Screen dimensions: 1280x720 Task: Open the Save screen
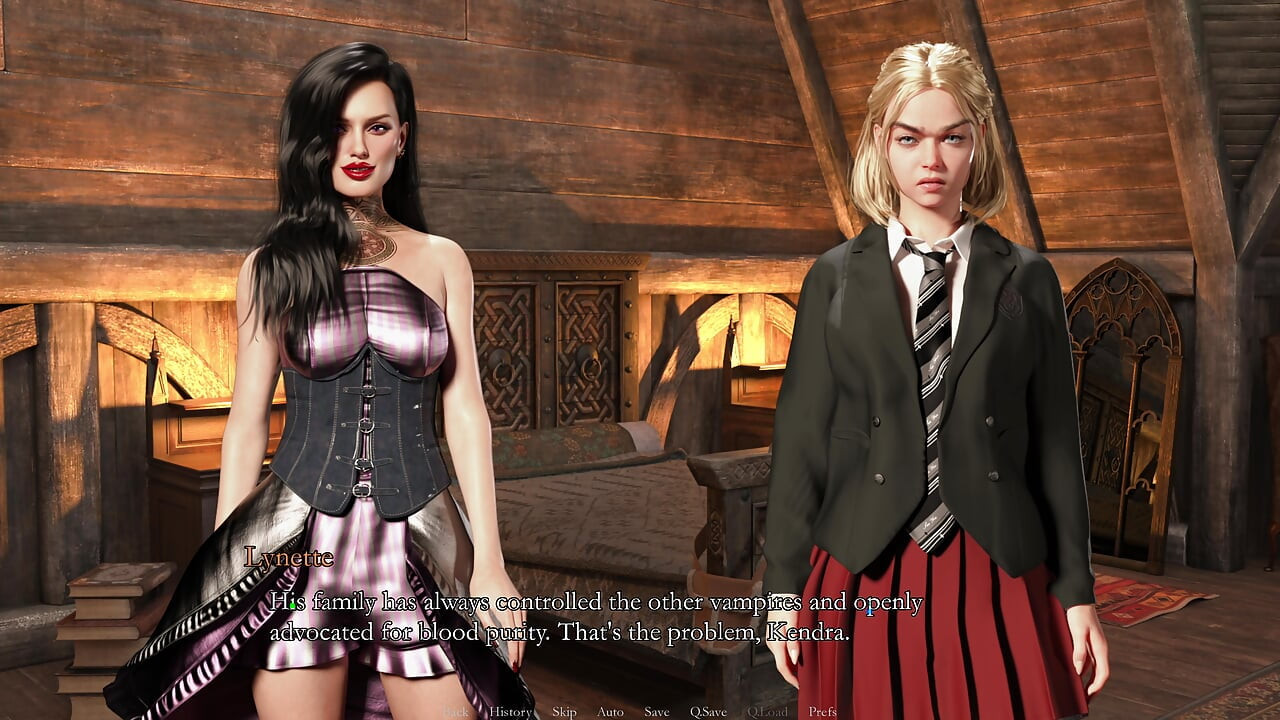click(x=656, y=712)
